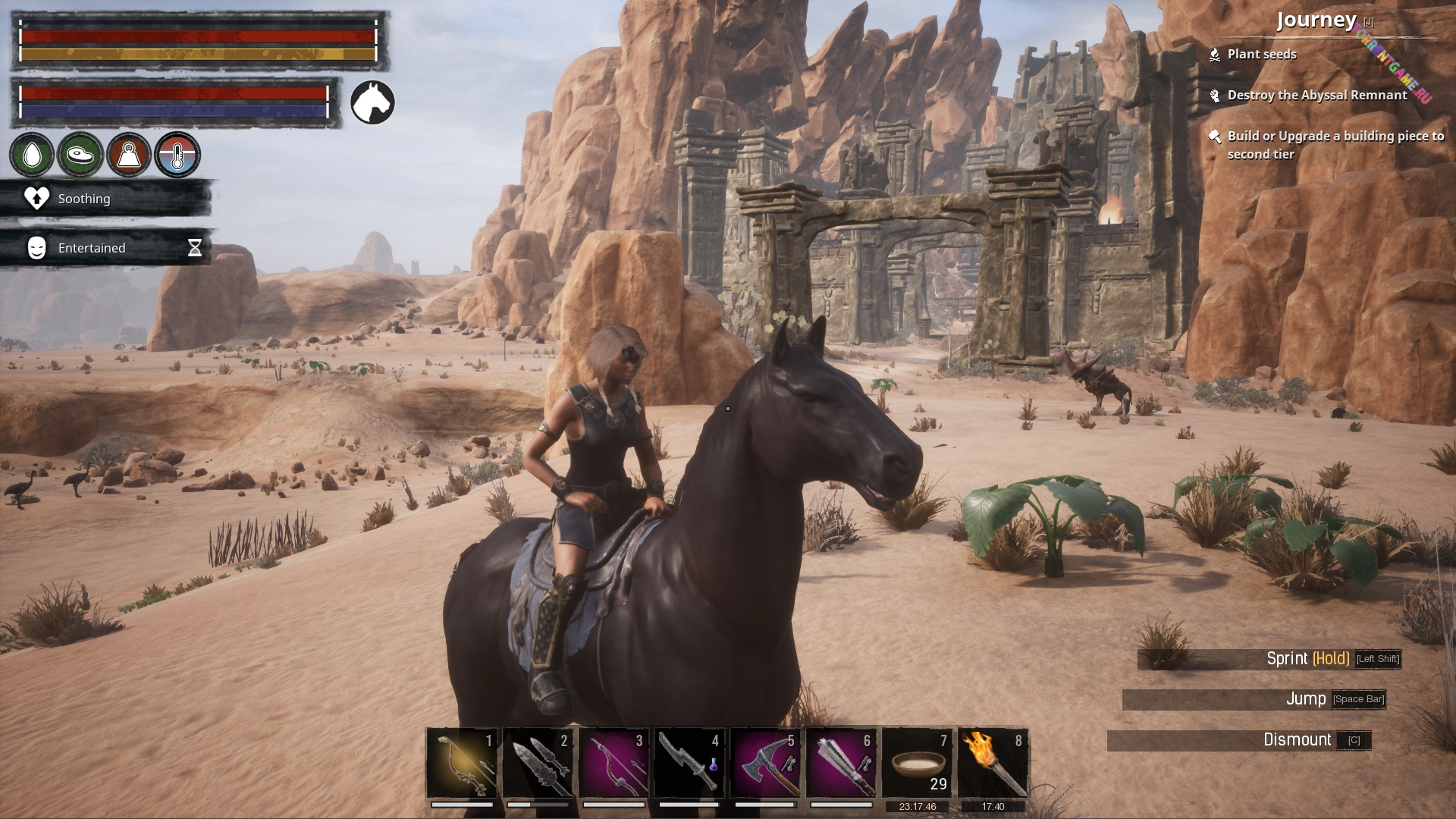
Task: Pick the battle axe in slot 5
Action: pyautogui.click(x=765, y=762)
